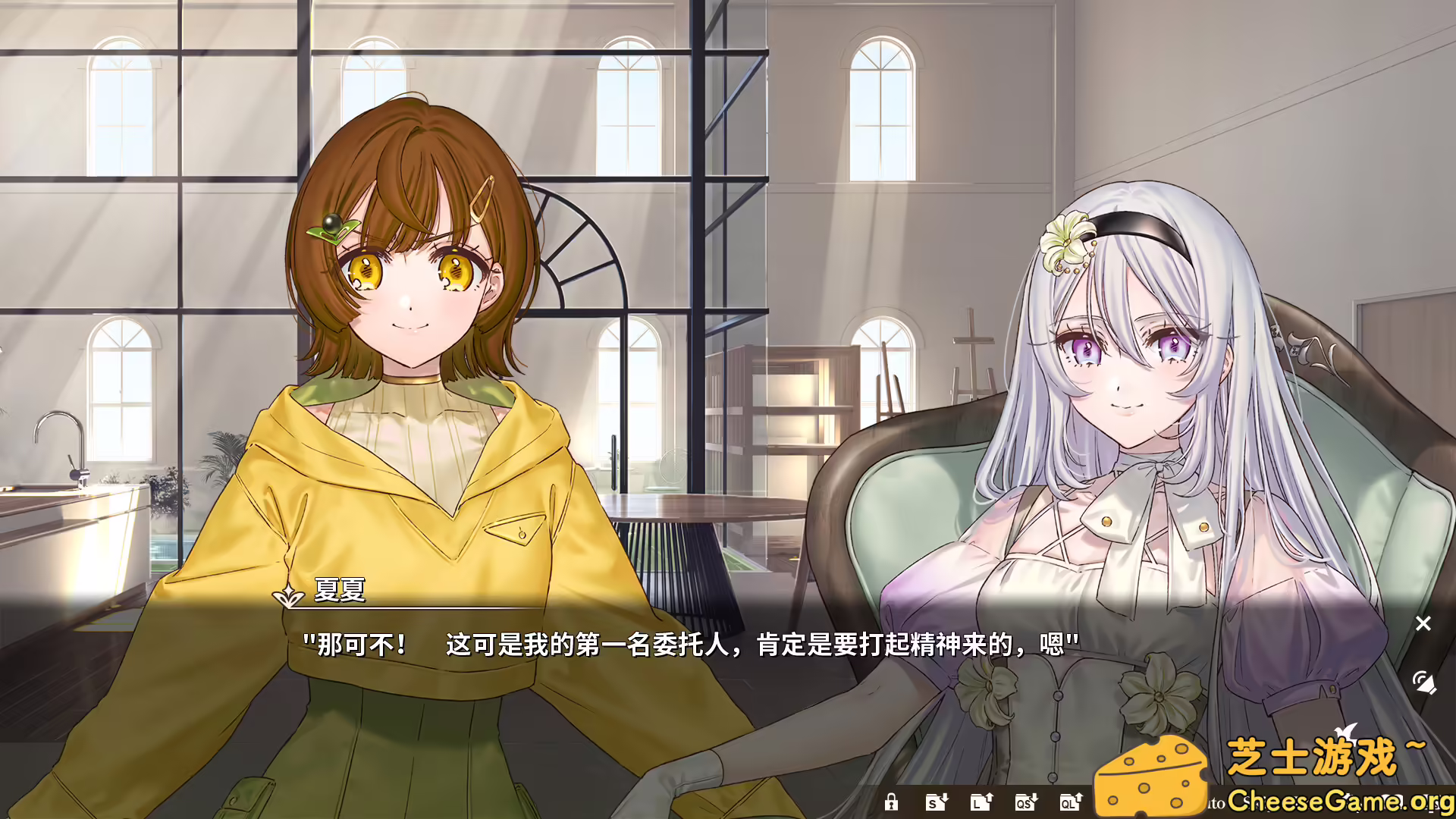Open the Save screen via the S icon
Image resolution: width=1456 pixels, height=819 pixels.
tap(936, 802)
